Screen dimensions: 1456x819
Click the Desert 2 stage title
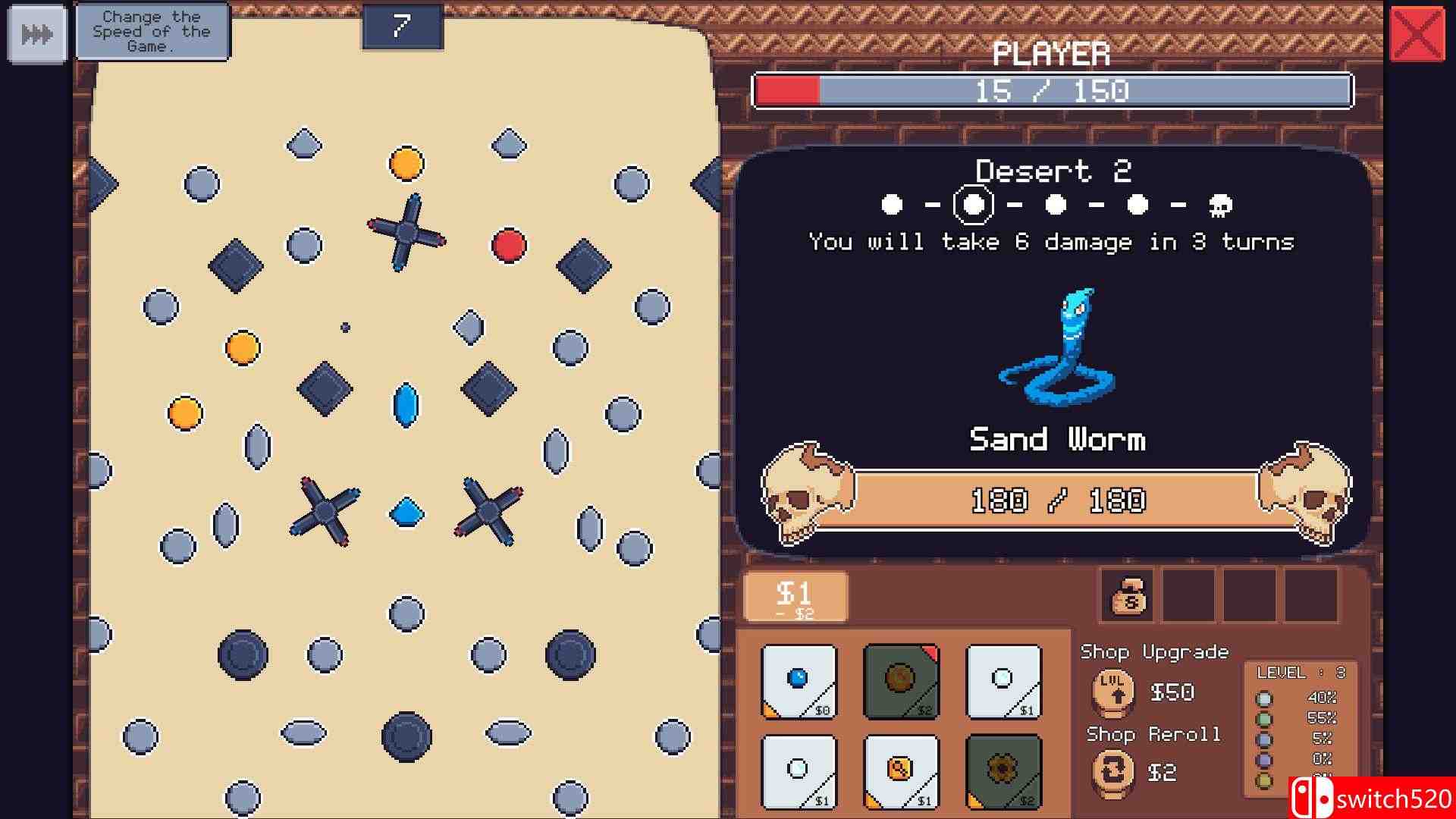(1054, 171)
